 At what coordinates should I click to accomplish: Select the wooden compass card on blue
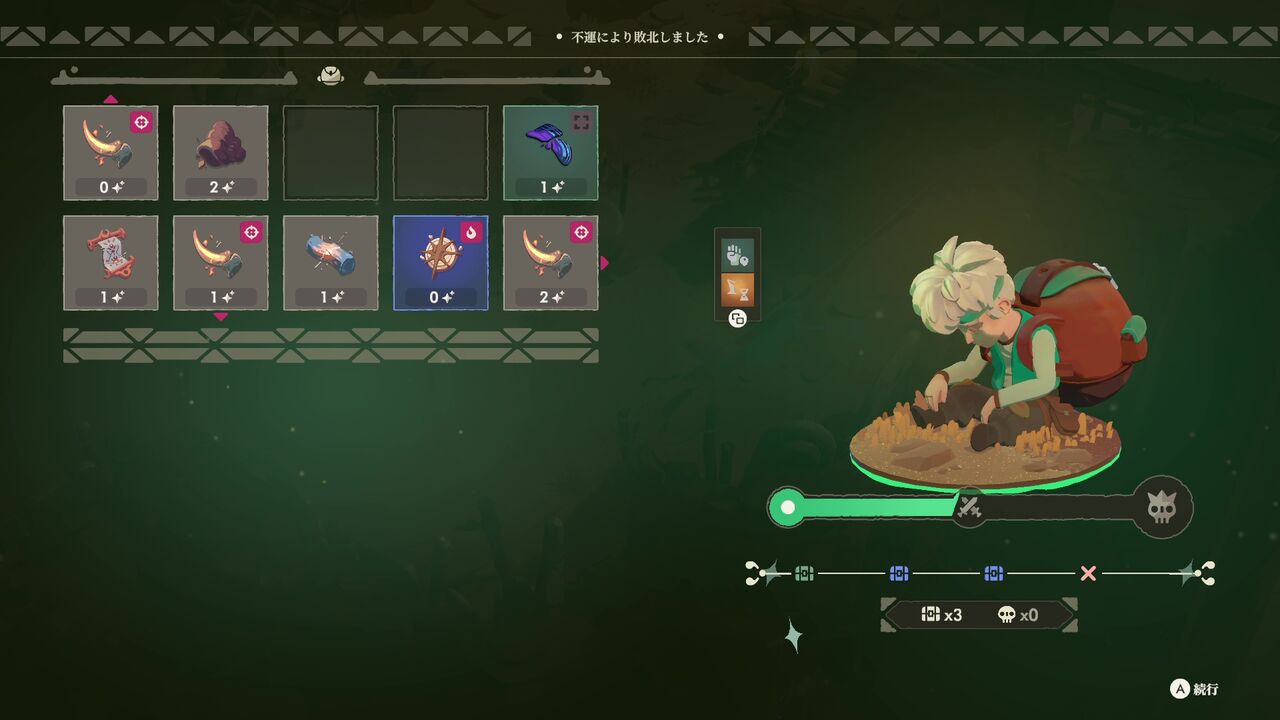(x=440, y=263)
